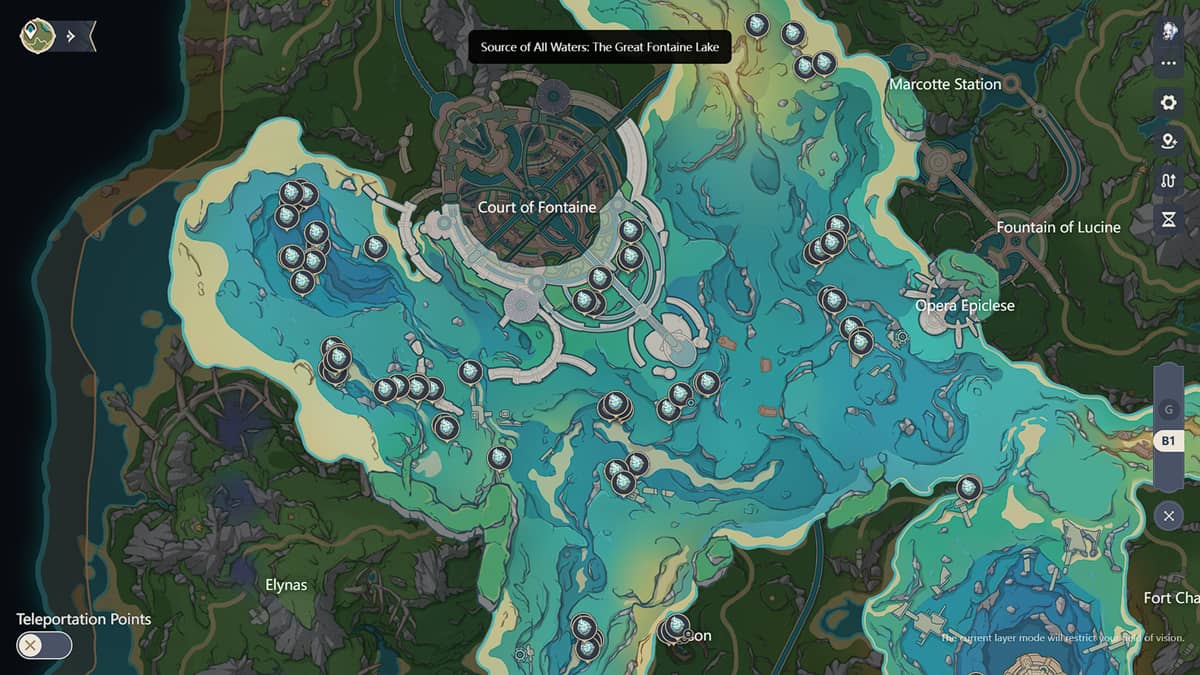
Task: Expand the map pin panel arrow
Action: [x=71, y=36]
